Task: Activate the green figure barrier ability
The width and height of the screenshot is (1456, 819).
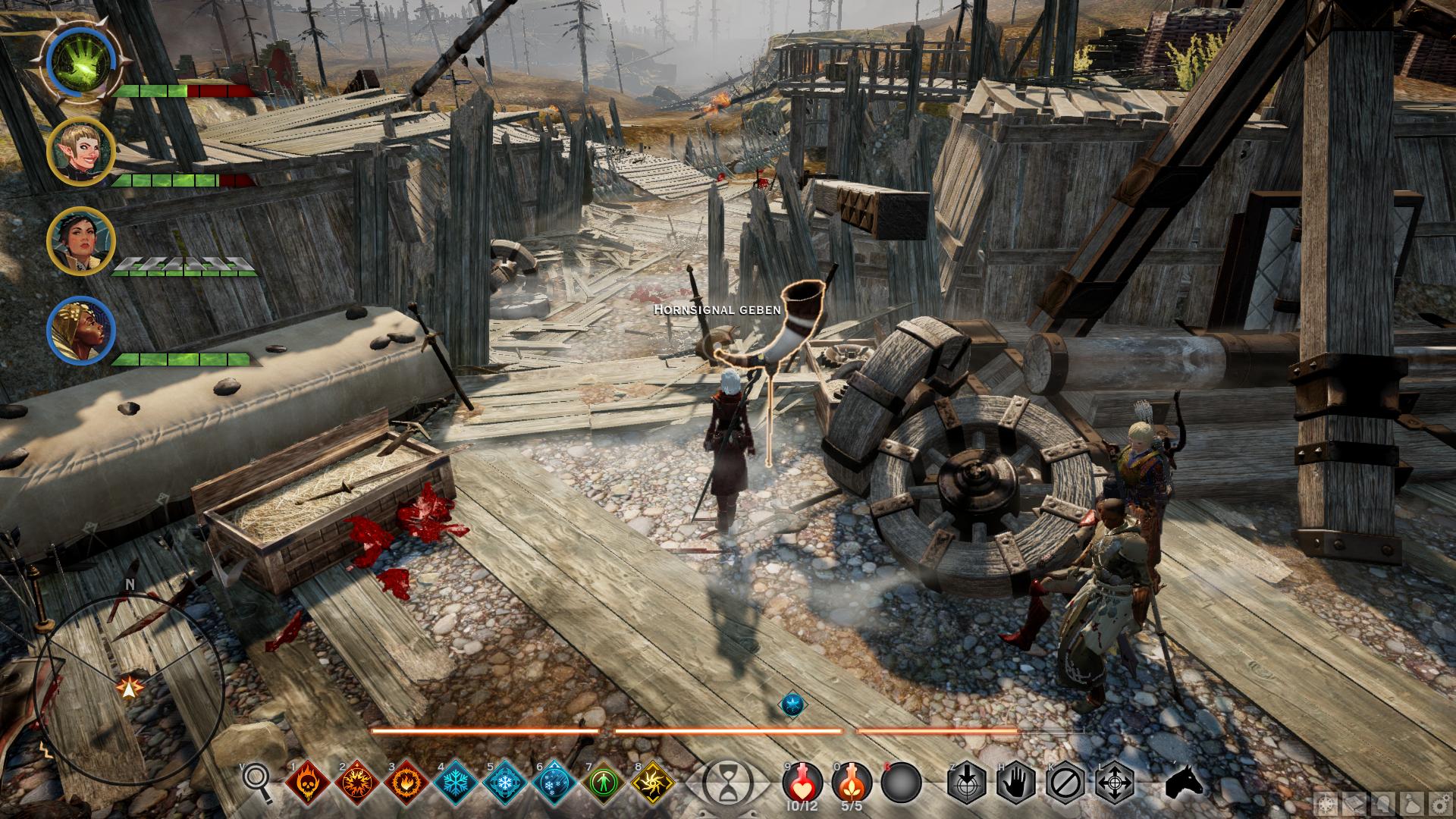Action: (604, 781)
